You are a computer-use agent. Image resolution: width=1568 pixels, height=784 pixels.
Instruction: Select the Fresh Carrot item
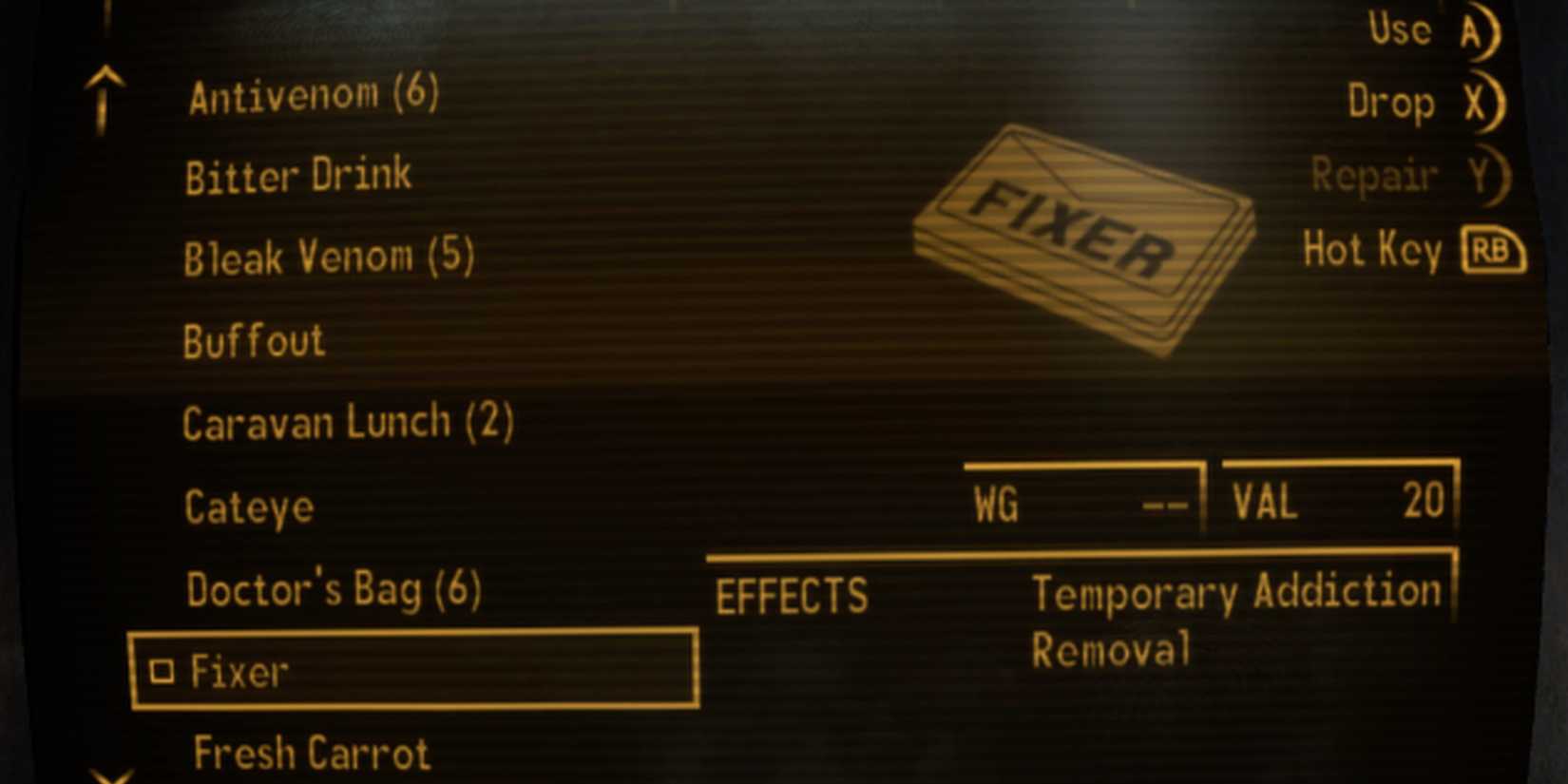coord(311,752)
